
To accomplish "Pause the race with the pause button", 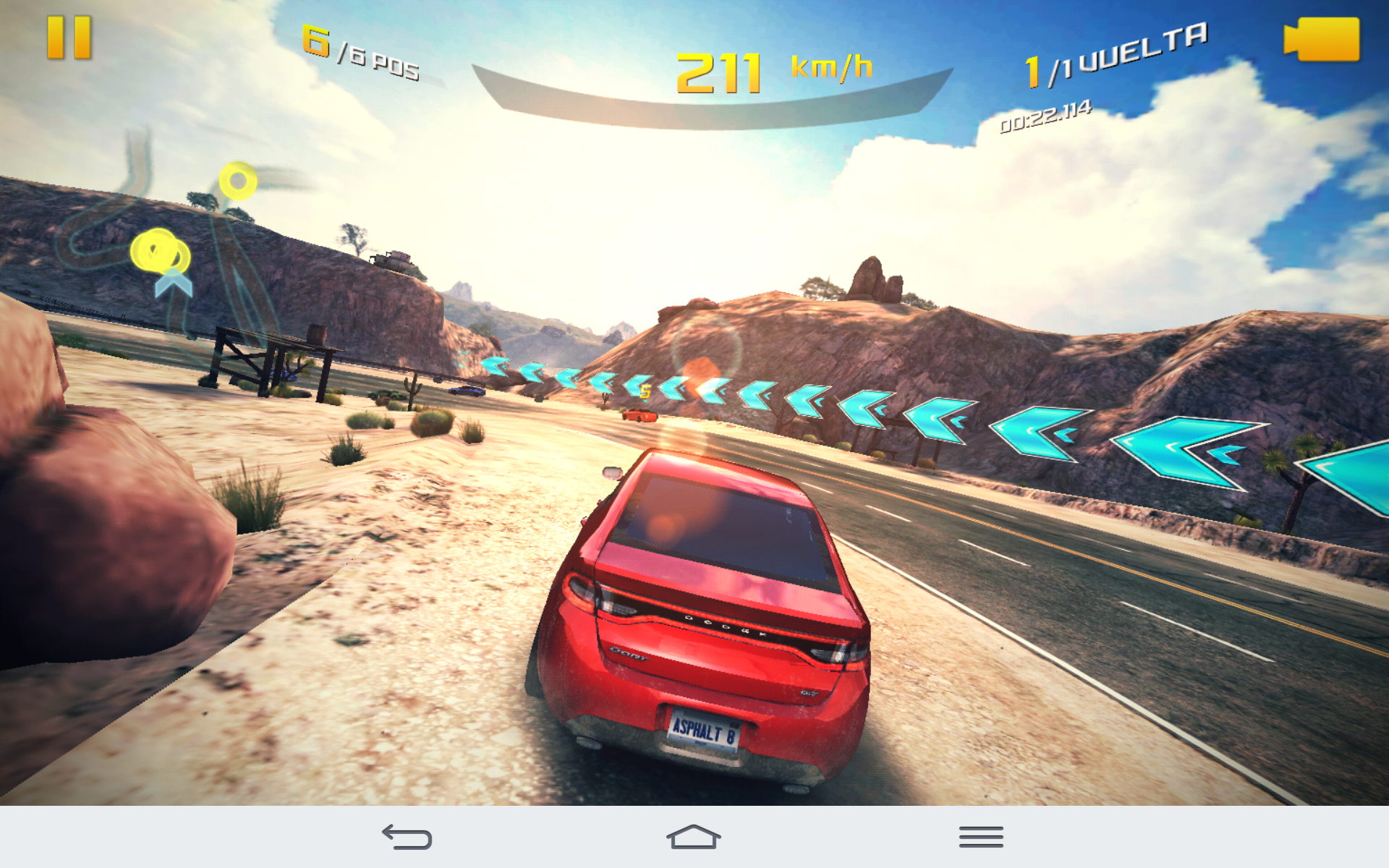I will 69,38.
